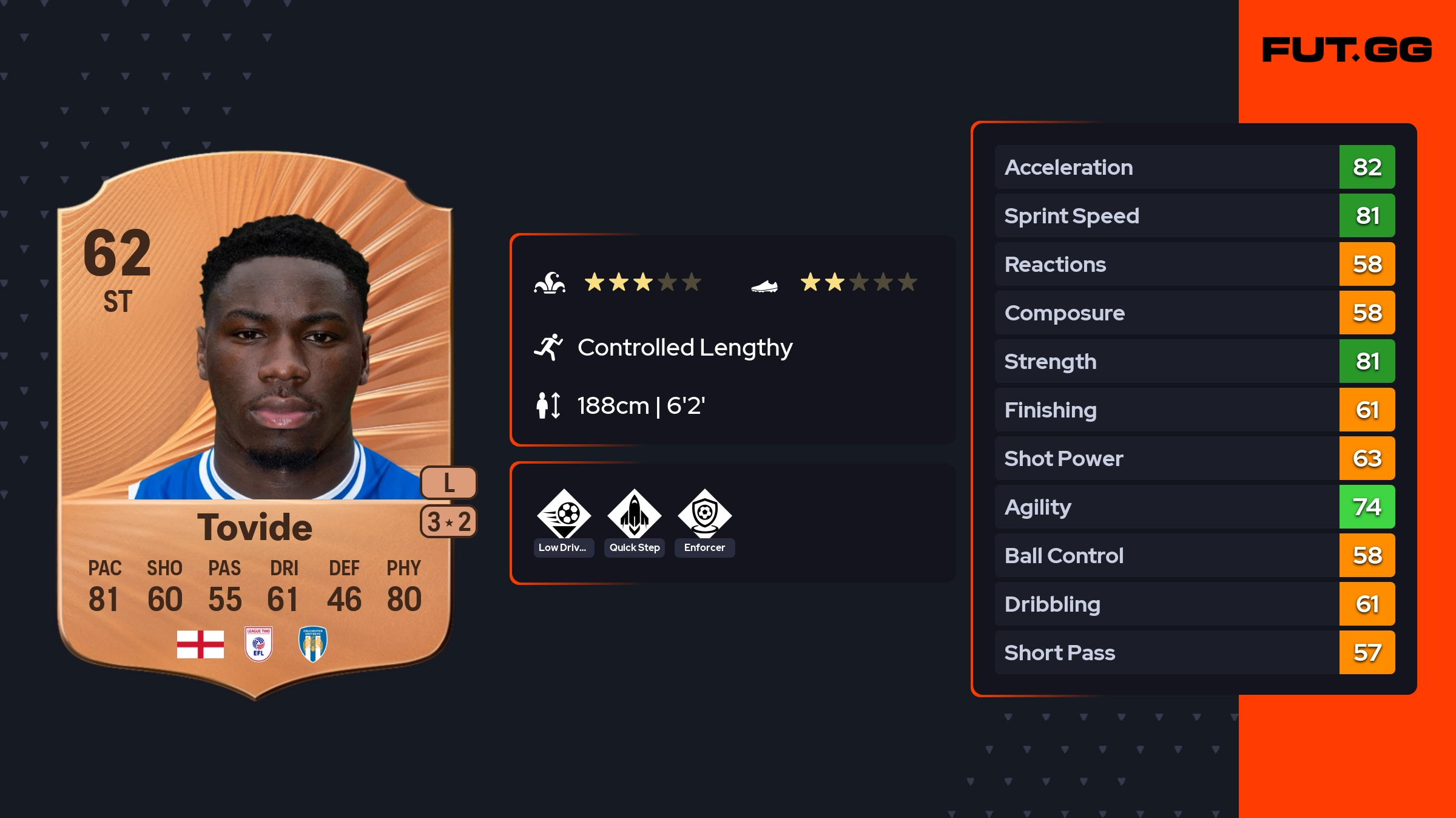
Task: Click the Short Pass stat row
Action: pyautogui.click(x=1194, y=652)
